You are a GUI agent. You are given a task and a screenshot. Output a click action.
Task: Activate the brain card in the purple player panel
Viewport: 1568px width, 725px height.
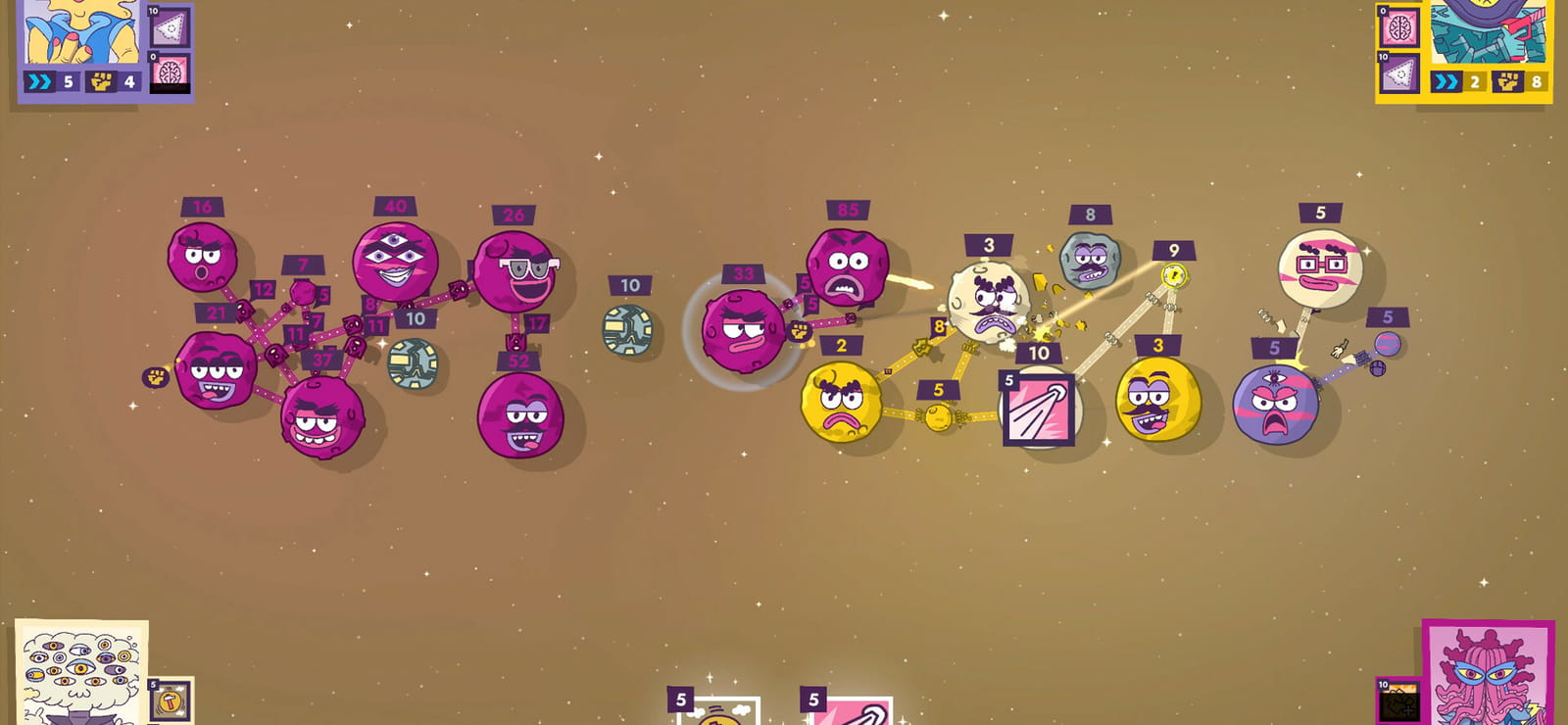click(171, 72)
